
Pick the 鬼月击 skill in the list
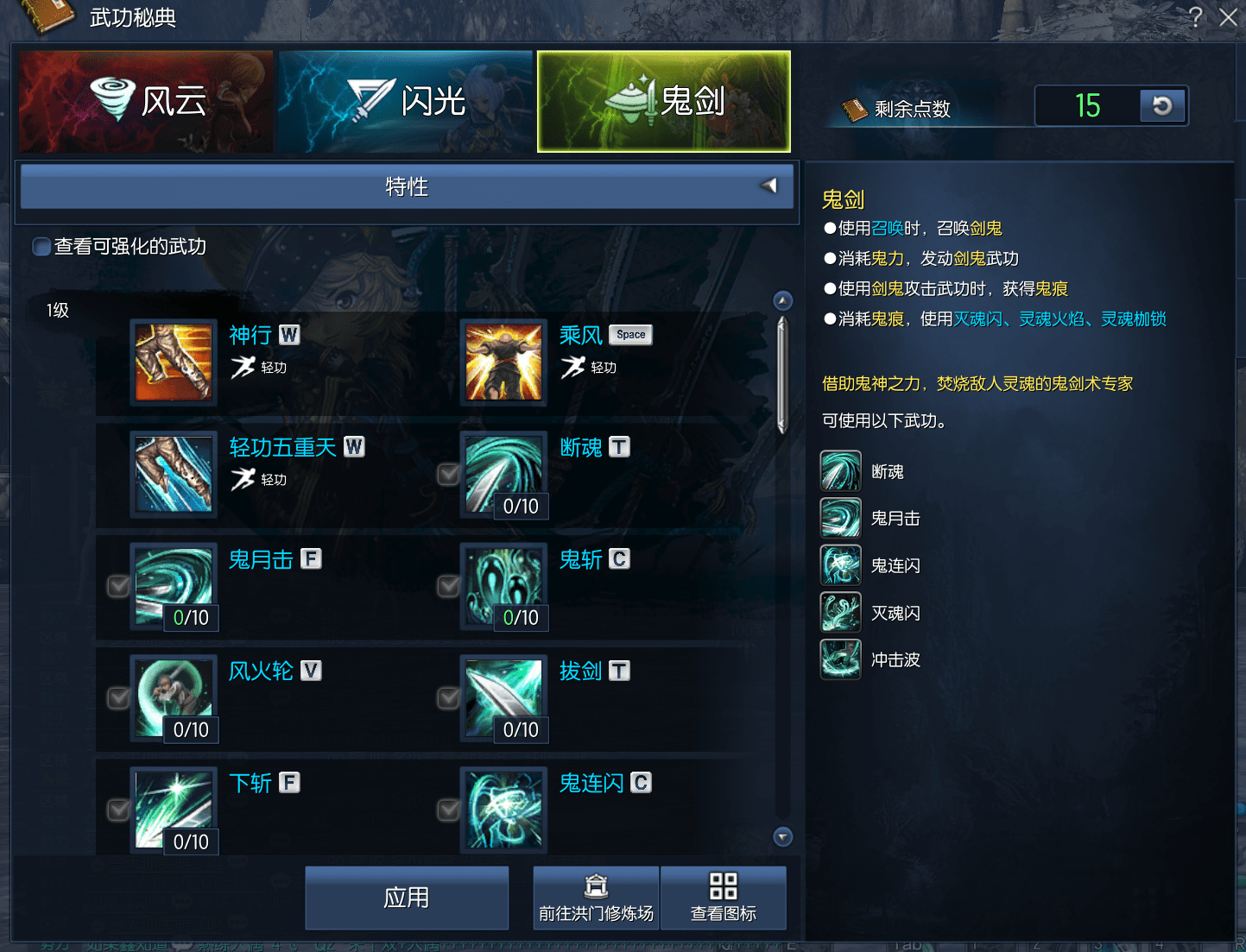pos(174,586)
